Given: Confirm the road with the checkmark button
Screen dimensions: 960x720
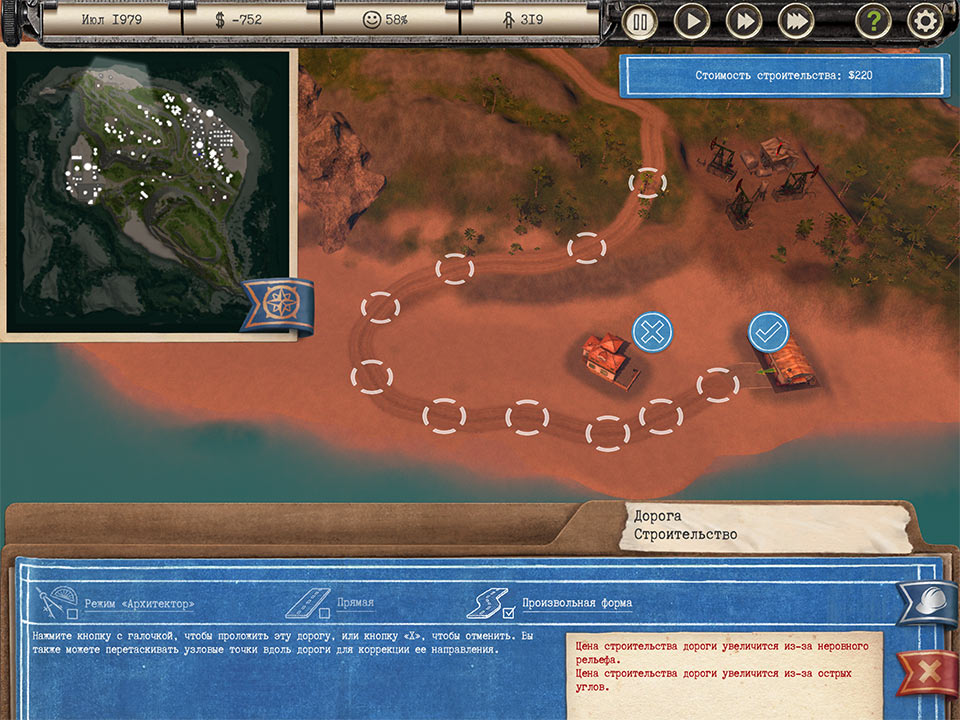Looking at the screenshot, I should [769, 331].
